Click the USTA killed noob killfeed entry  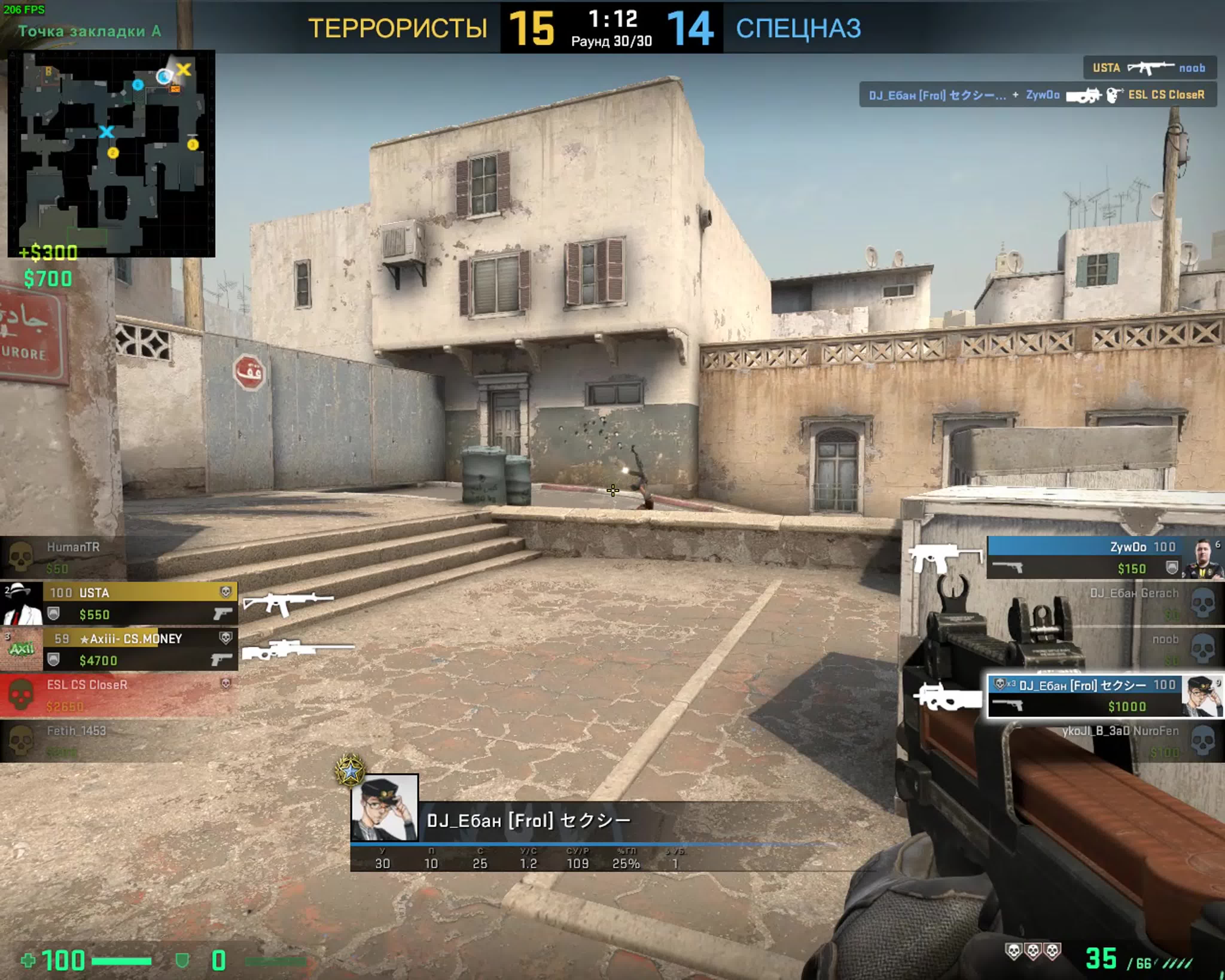(x=1149, y=68)
